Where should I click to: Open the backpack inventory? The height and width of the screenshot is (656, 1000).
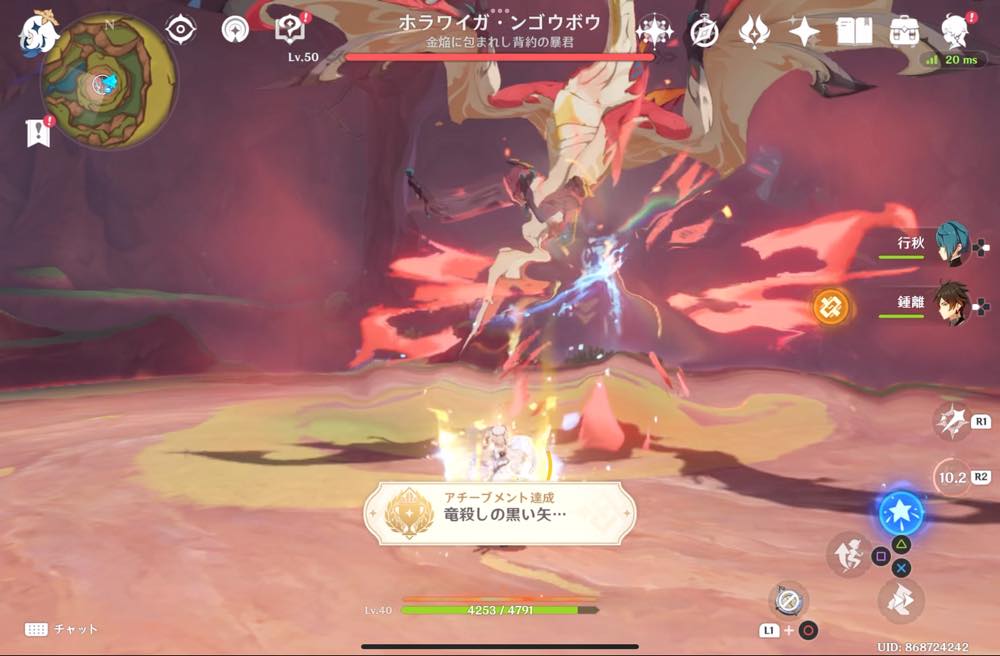click(x=905, y=32)
